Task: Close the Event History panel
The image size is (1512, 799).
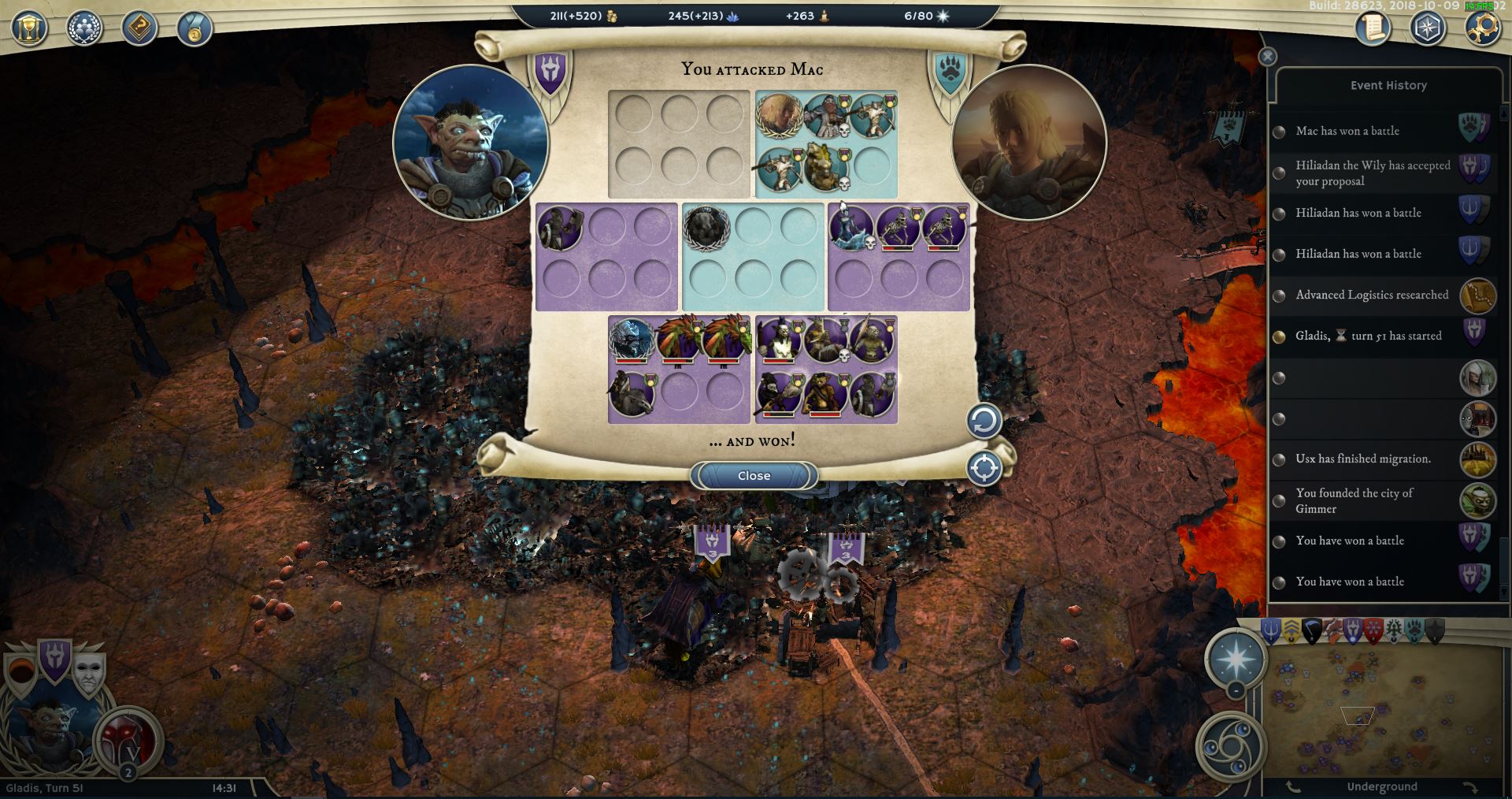Action: (1267, 57)
